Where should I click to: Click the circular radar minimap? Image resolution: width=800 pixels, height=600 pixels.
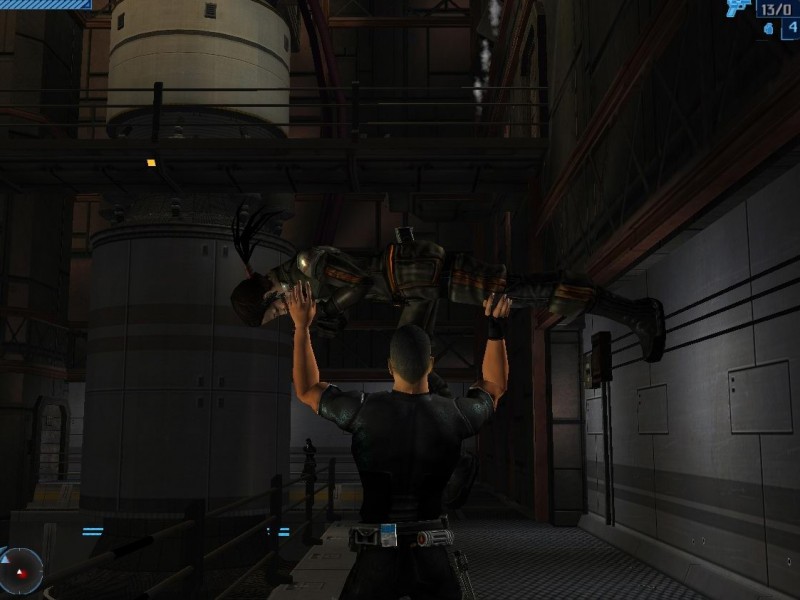pos(19,570)
